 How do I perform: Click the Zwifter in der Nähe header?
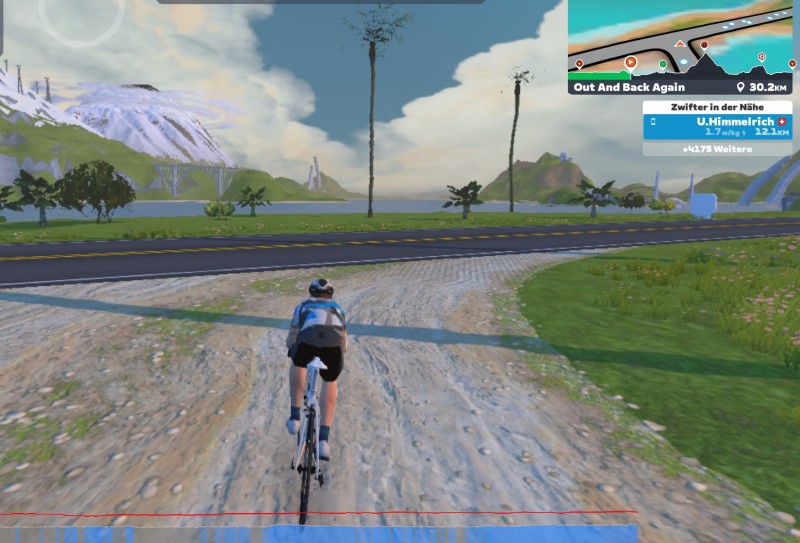coord(717,106)
